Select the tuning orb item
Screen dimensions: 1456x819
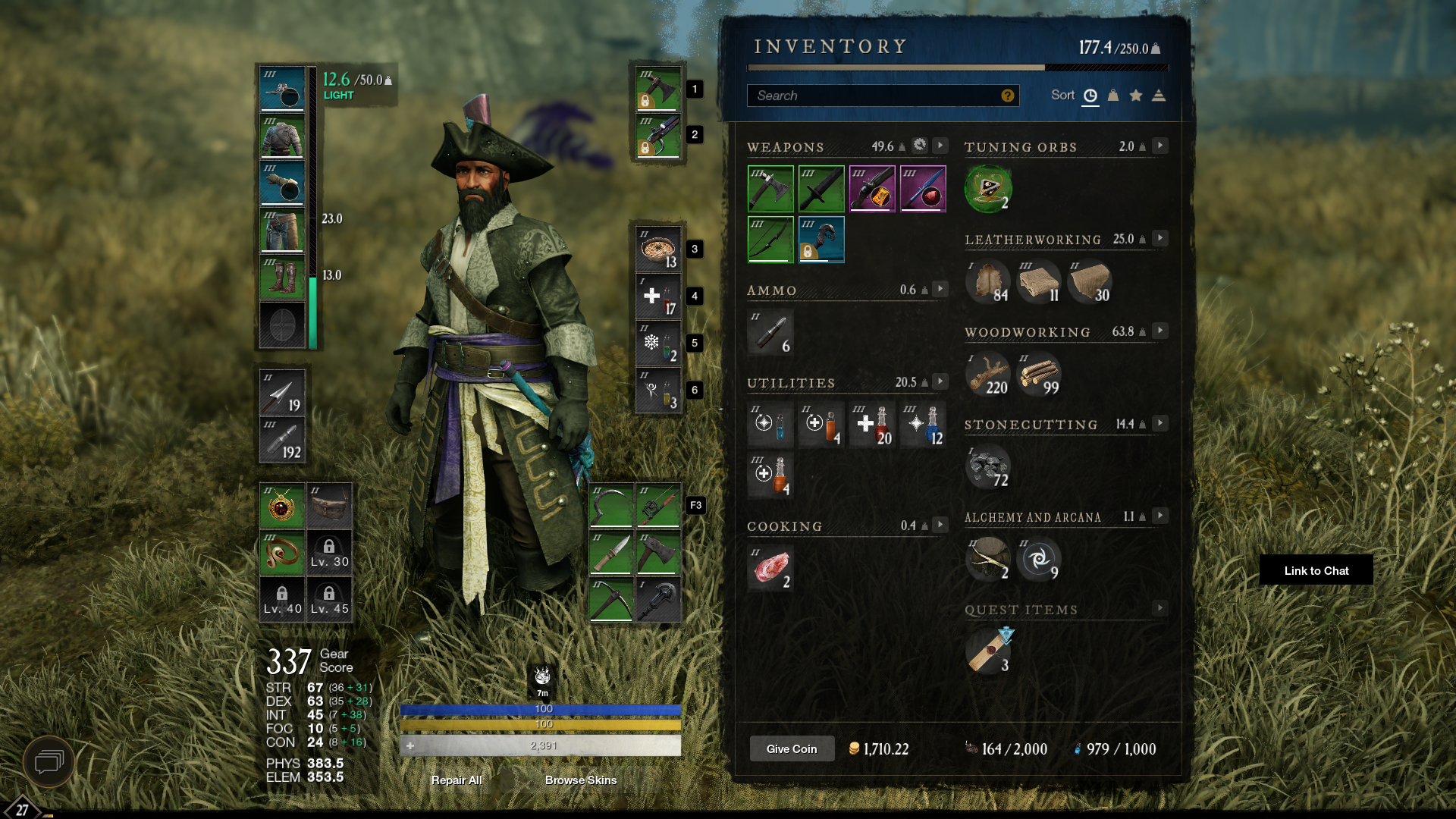[x=987, y=189]
